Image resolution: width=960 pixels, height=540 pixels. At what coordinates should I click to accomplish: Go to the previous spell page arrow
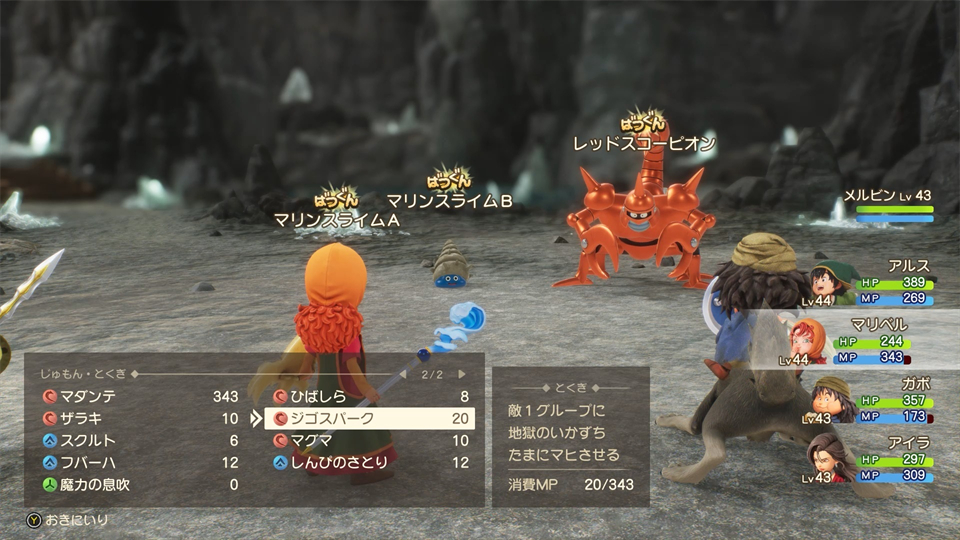403,374
